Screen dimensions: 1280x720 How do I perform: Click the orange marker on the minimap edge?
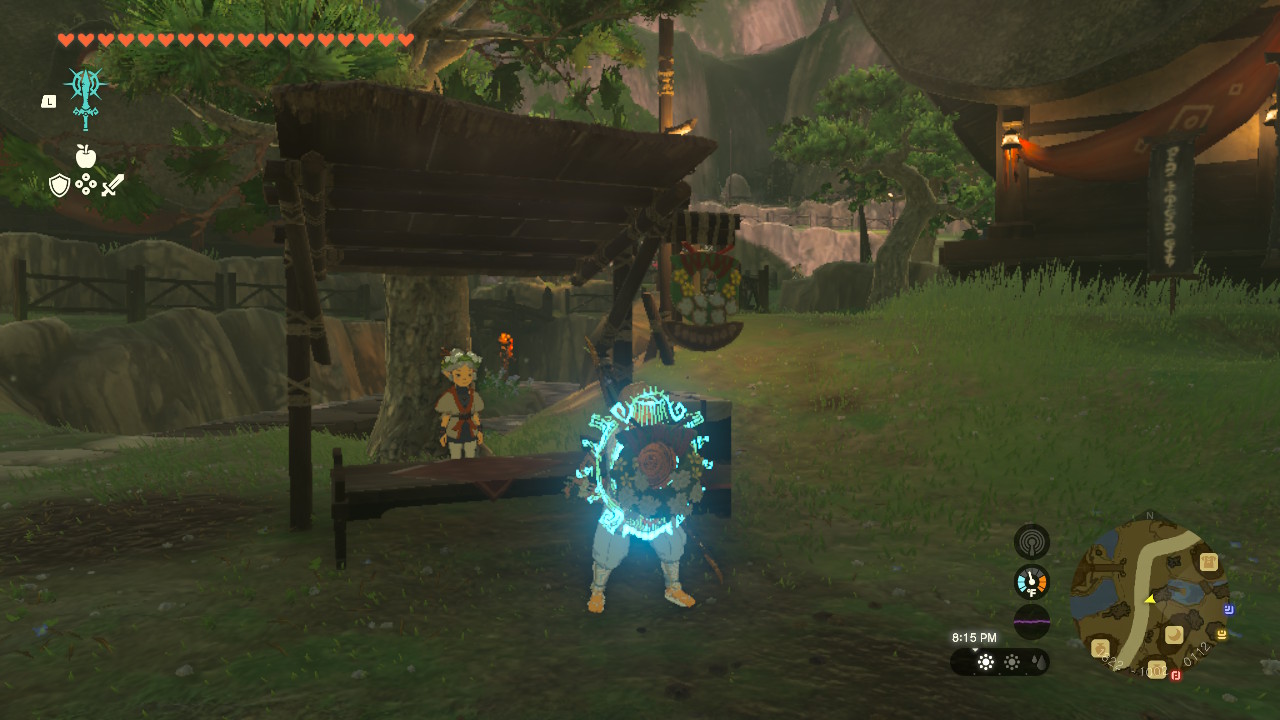(x=1221, y=633)
